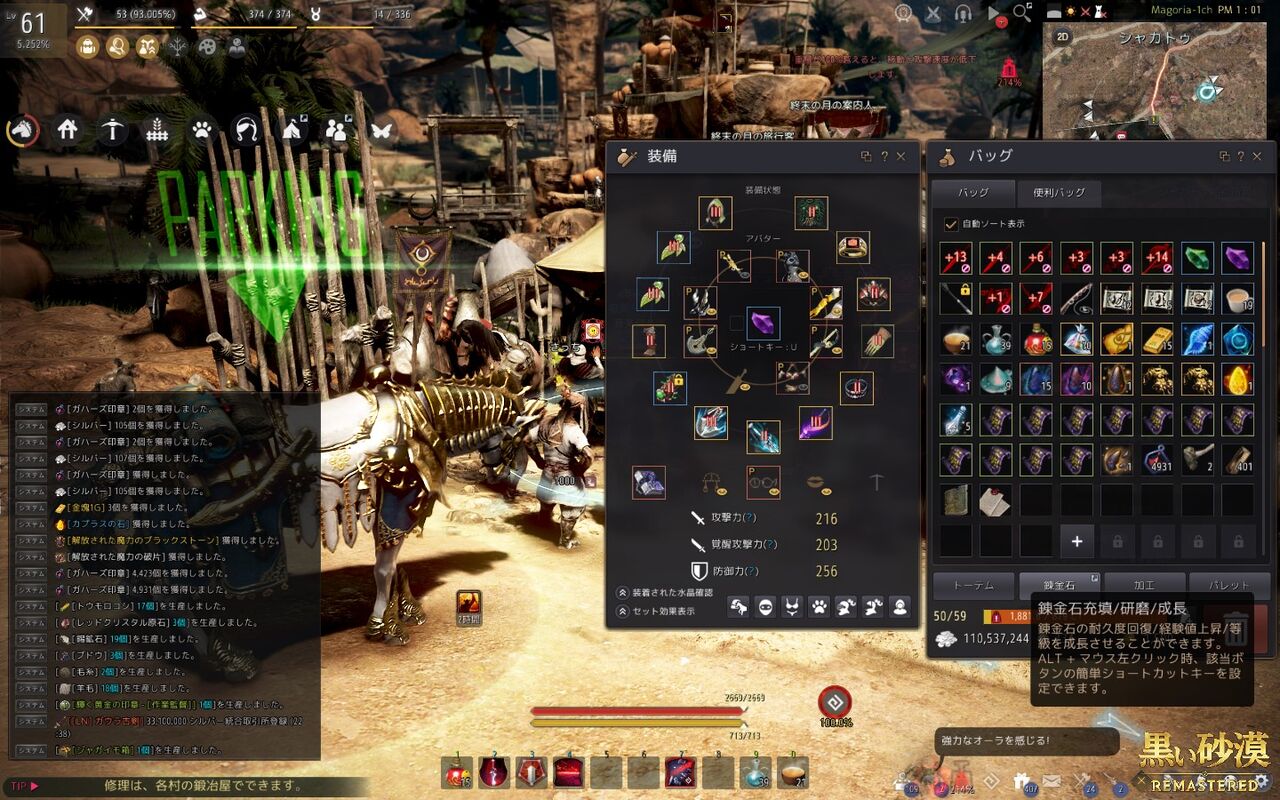The height and width of the screenshot is (800, 1280).
Task: Toggle the minimap 2D view button
Action: click(1063, 37)
